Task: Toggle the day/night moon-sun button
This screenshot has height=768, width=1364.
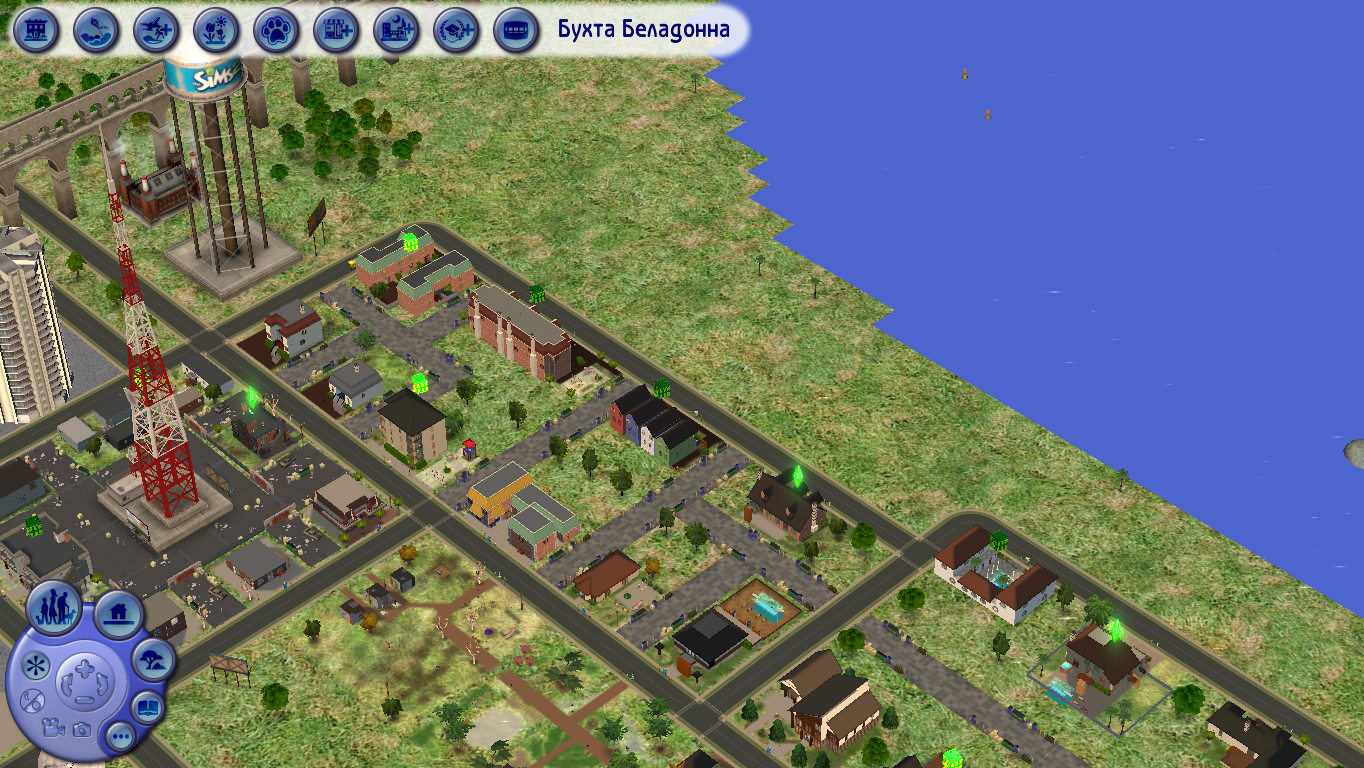Action: pos(32,700)
